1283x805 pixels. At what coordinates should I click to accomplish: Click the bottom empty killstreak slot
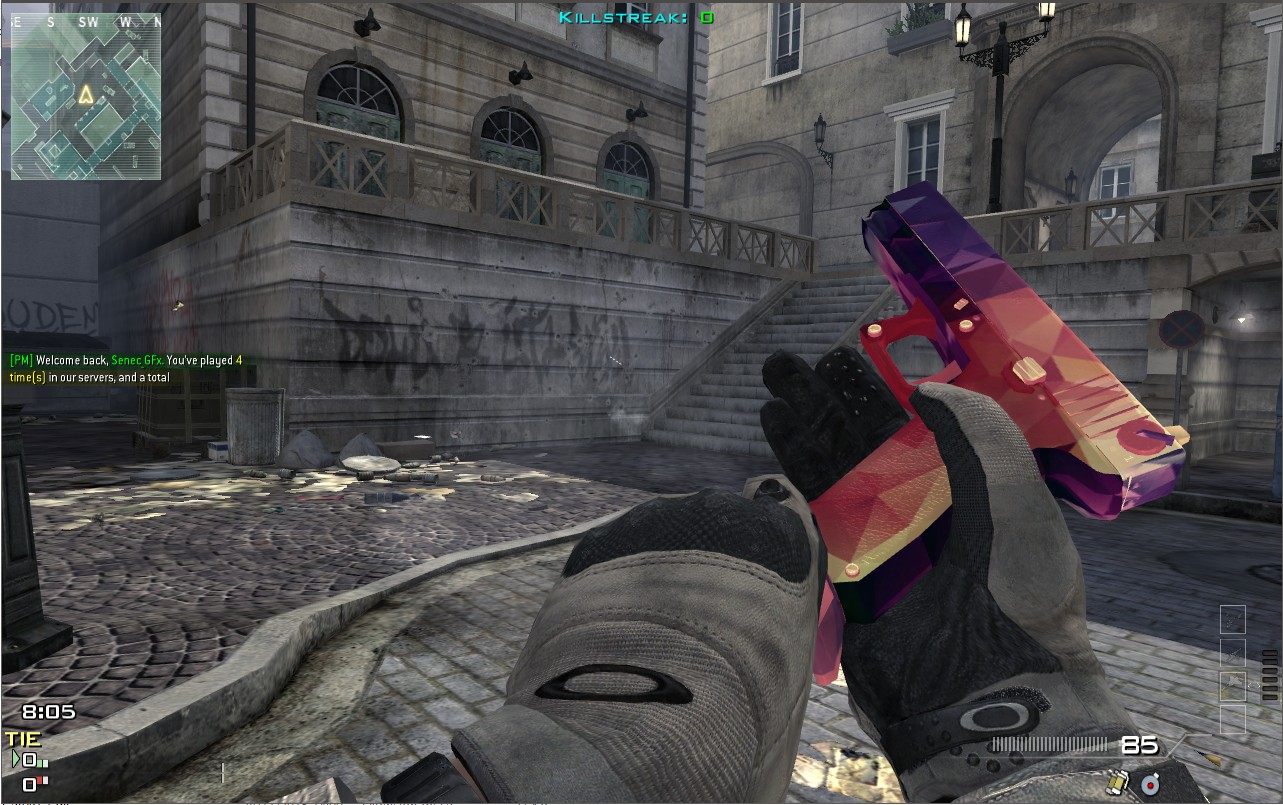(x=1234, y=719)
